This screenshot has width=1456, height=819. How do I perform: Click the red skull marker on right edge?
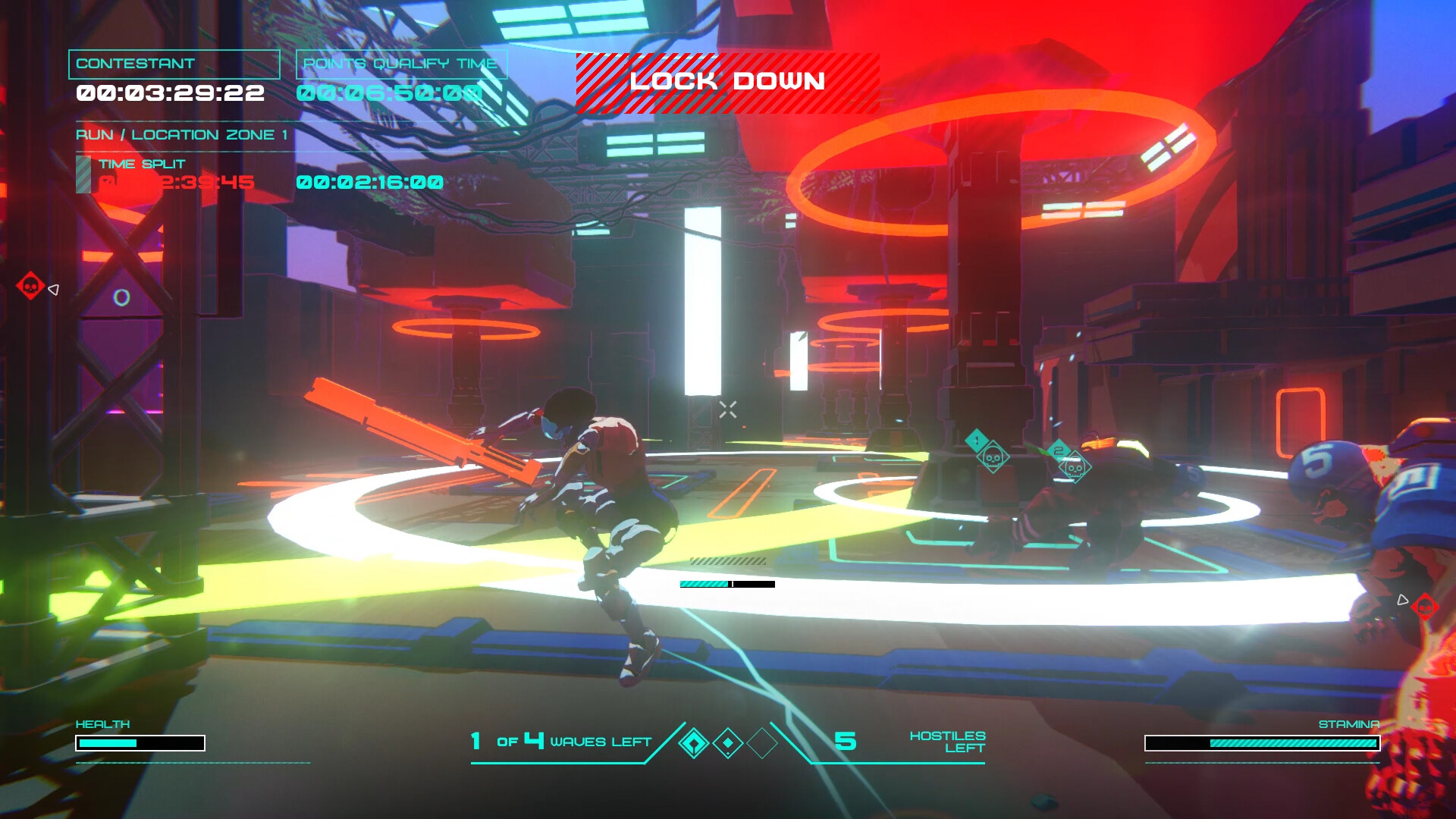coord(1424,607)
